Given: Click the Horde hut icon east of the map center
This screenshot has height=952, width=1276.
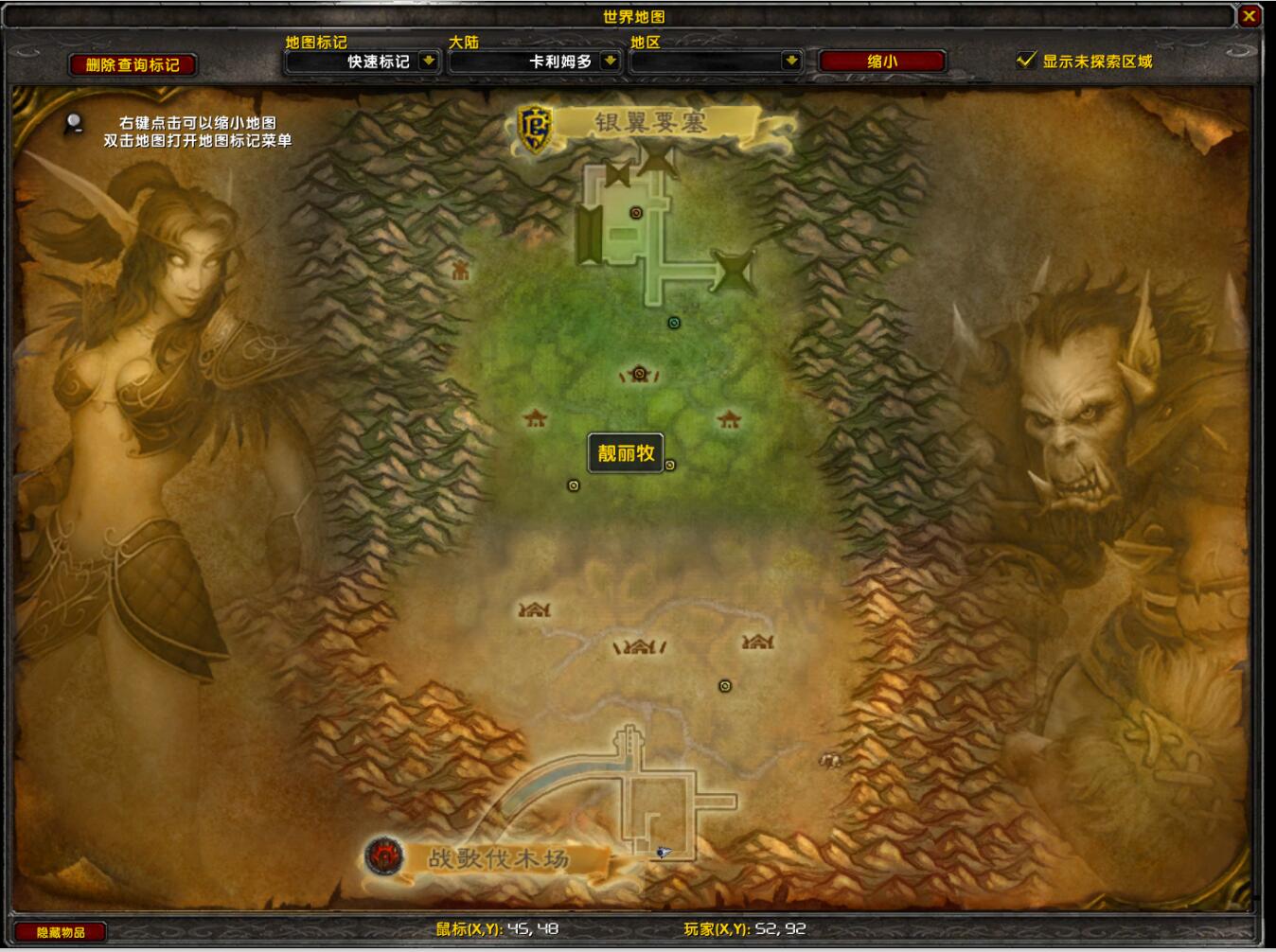Looking at the screenshot, I should [728, 415].
